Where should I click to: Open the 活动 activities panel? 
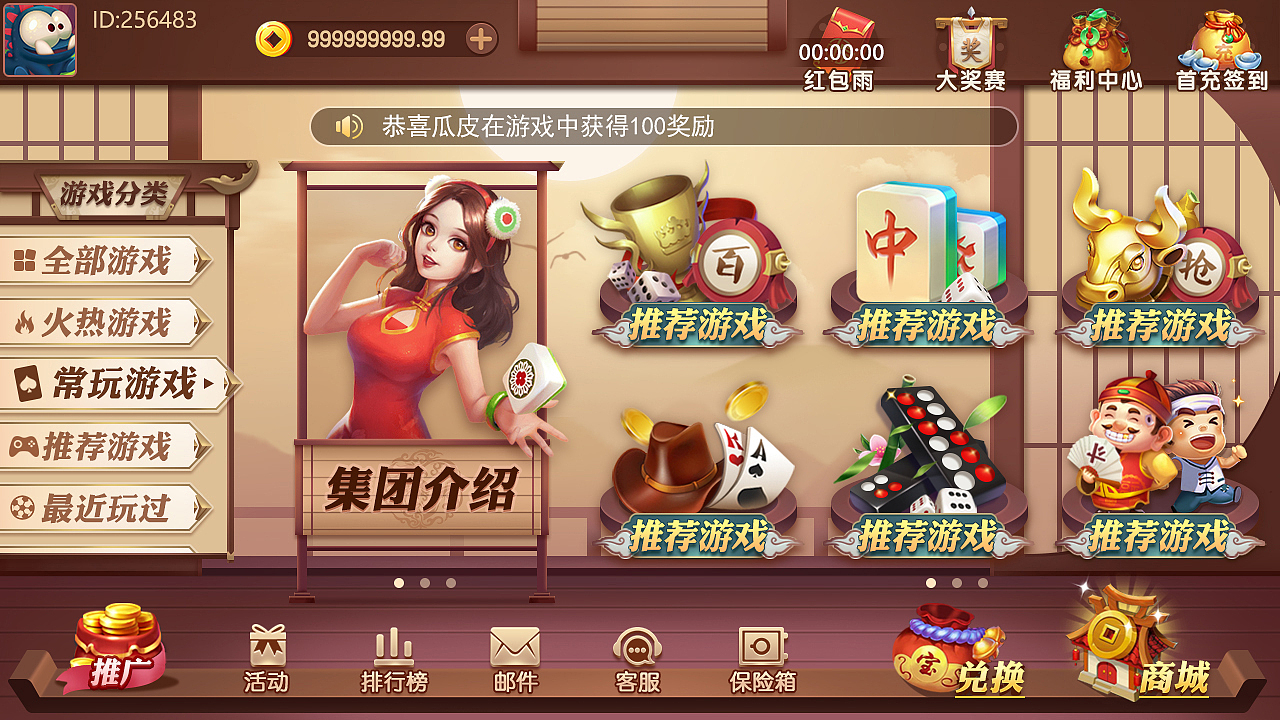coord(265,655)
